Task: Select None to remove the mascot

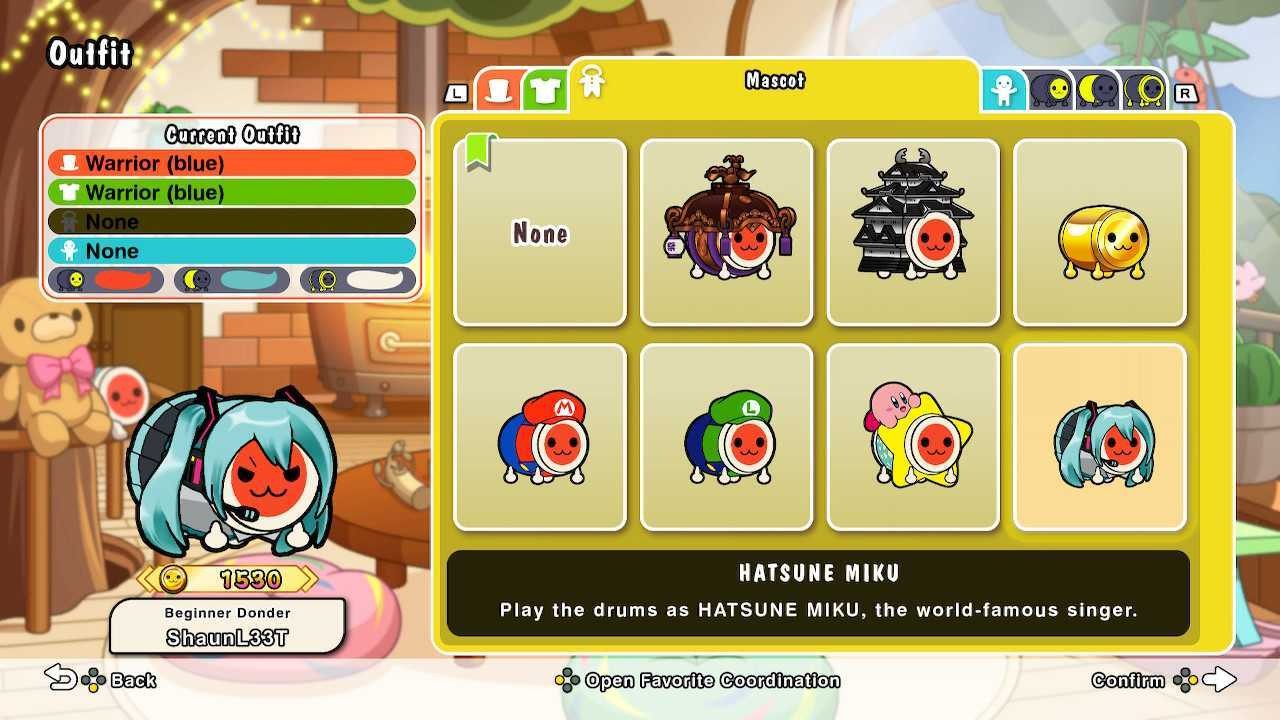Action: (x=540, y=232)
